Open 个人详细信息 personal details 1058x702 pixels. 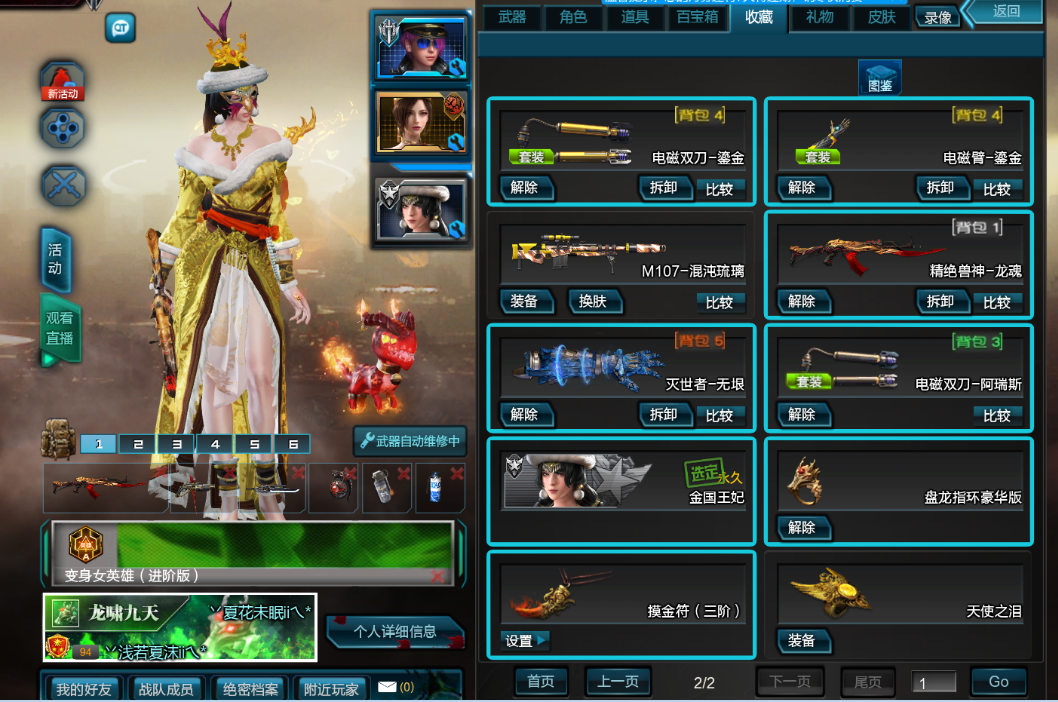(x=395, y=631)
